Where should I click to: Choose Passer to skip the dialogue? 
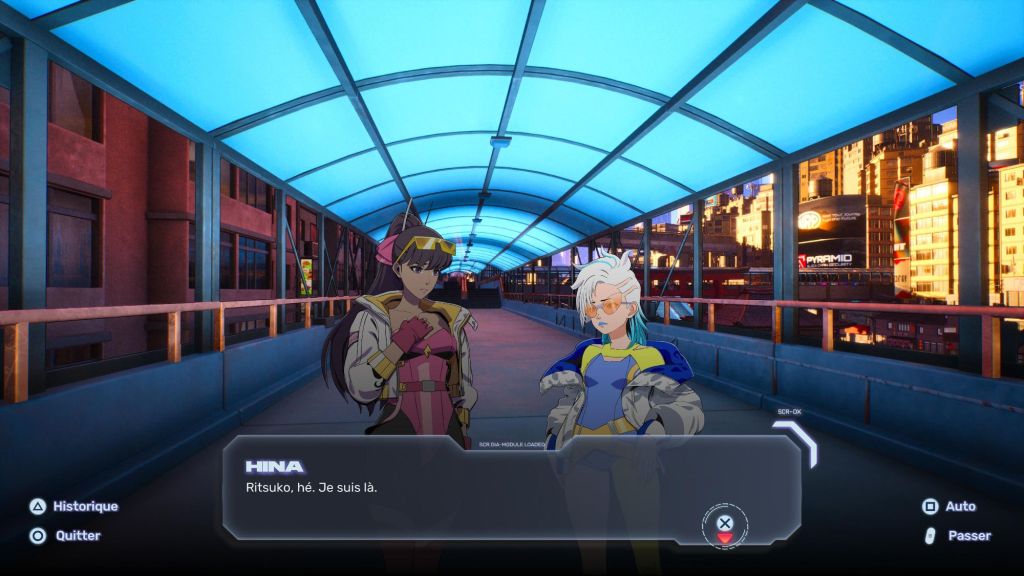click(957, 536)
